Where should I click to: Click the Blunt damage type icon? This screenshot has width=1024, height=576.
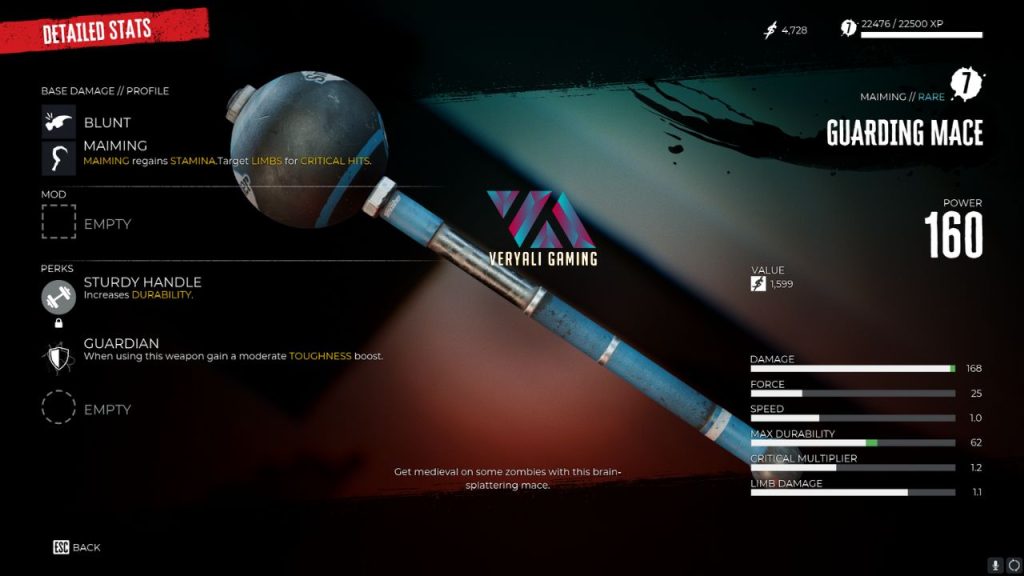tap(59, 122)
